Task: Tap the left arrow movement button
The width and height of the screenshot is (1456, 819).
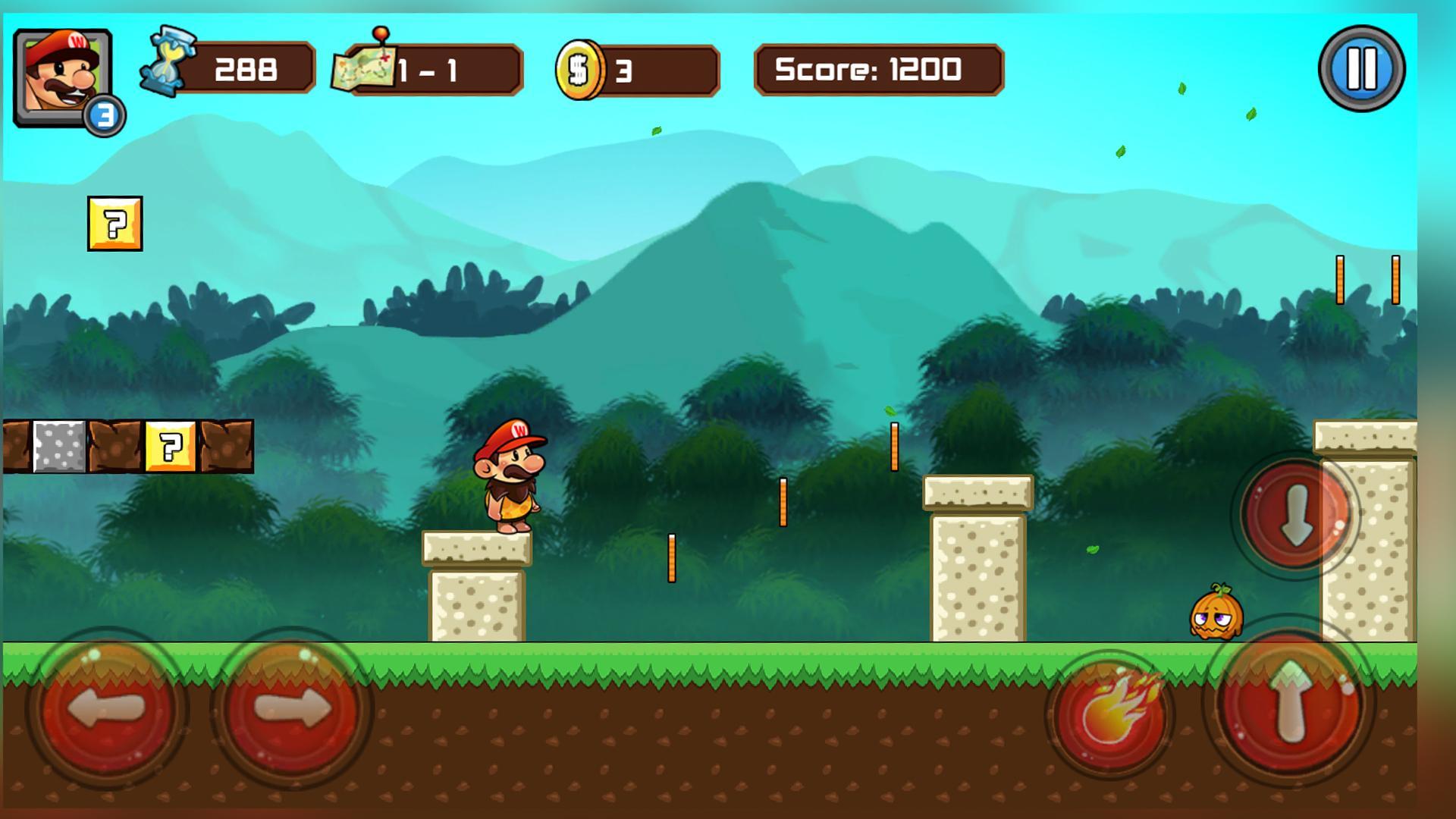Action: point(107,708)
